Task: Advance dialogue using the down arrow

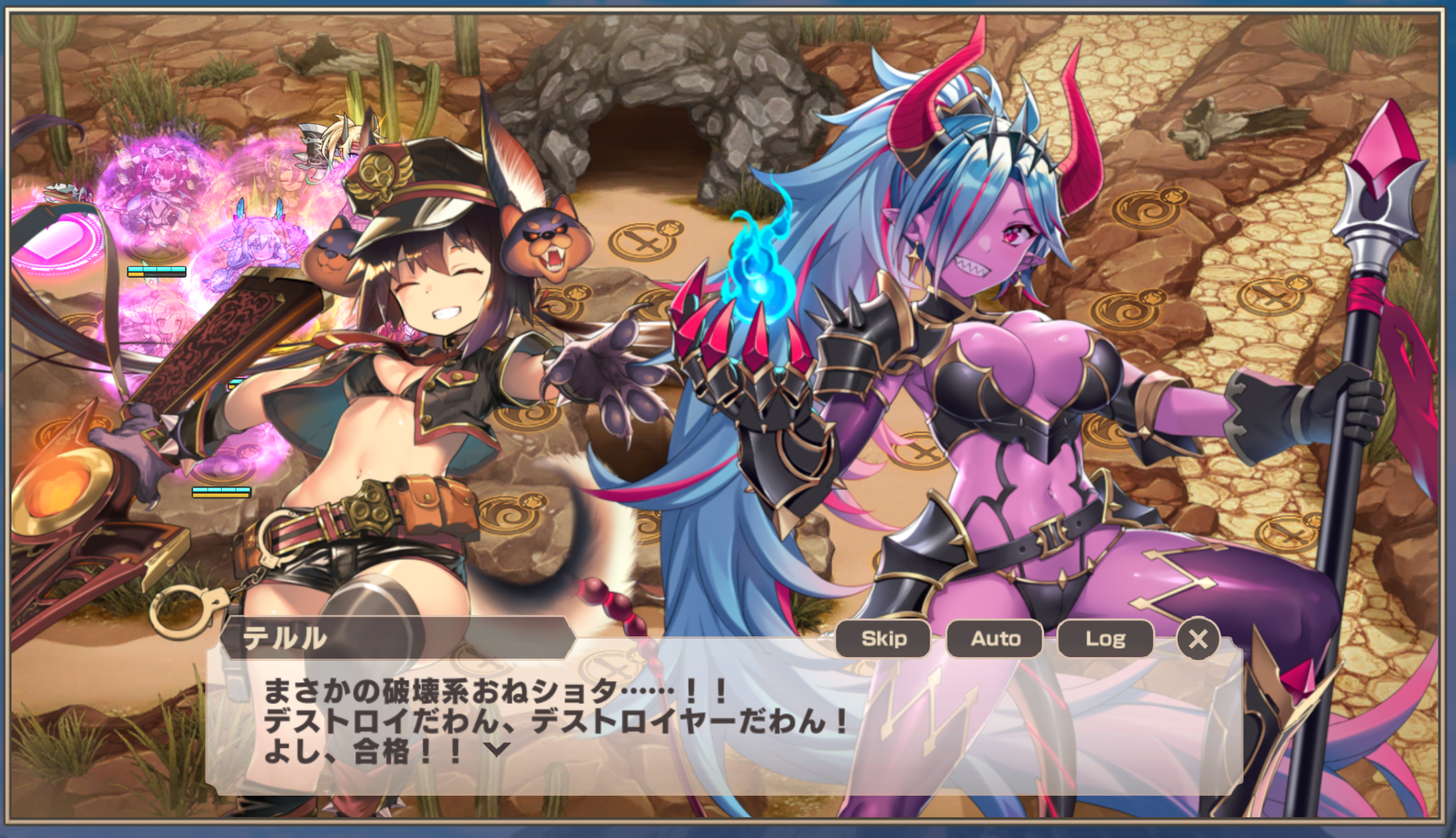Action: (x=498, y=749)
